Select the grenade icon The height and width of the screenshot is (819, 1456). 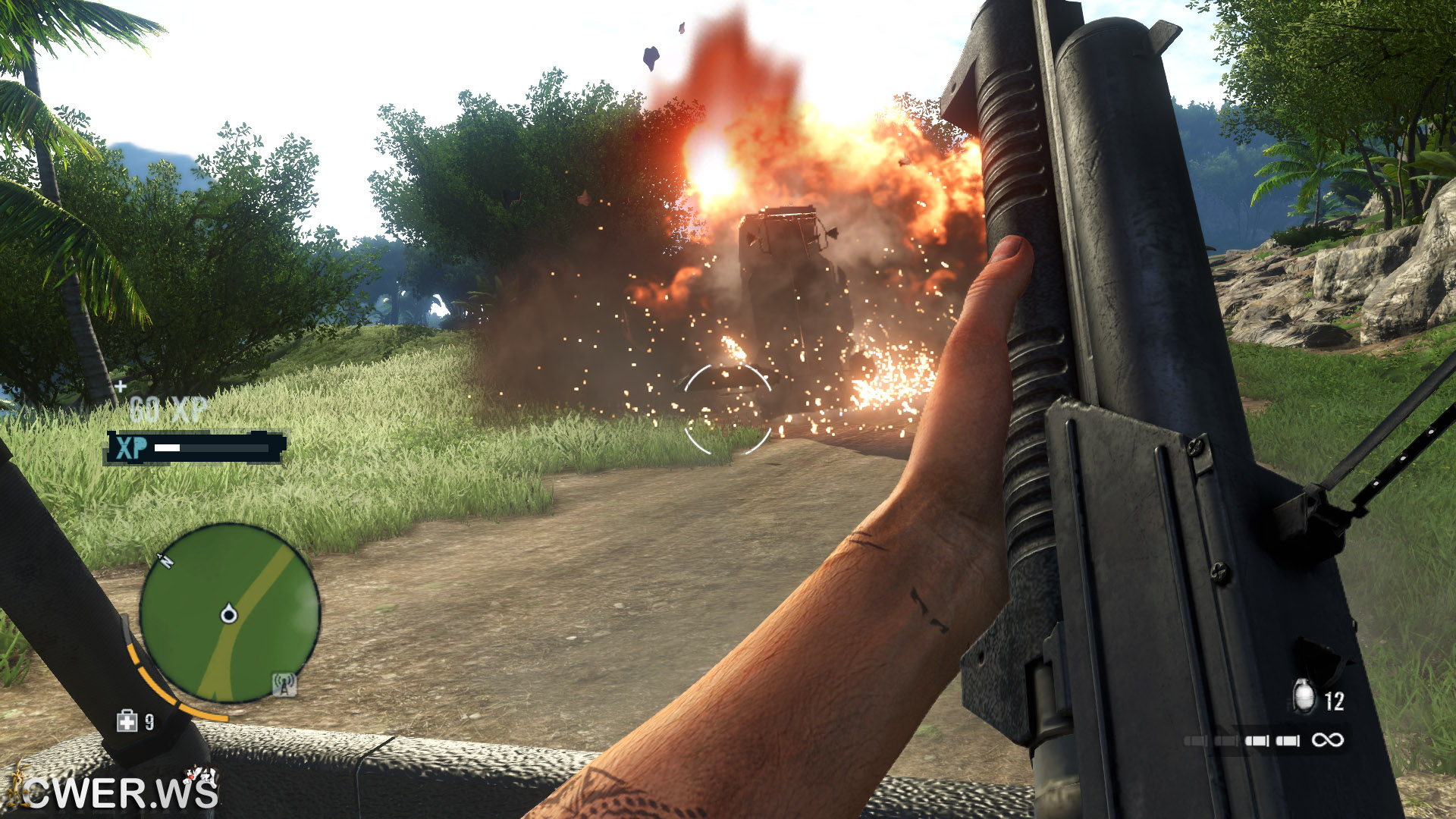point(1304,697)
